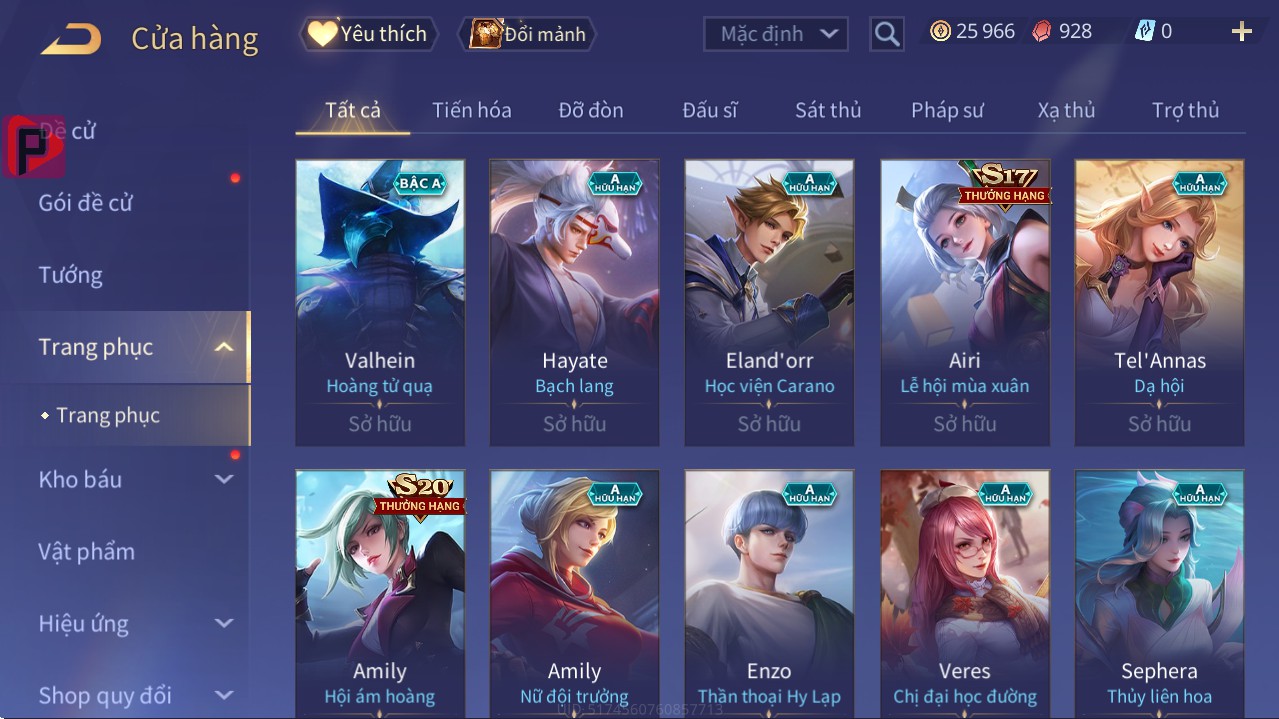Switch to the Đỡ đòn tab
Screen dimensions: 1279x719
point(590,110)
